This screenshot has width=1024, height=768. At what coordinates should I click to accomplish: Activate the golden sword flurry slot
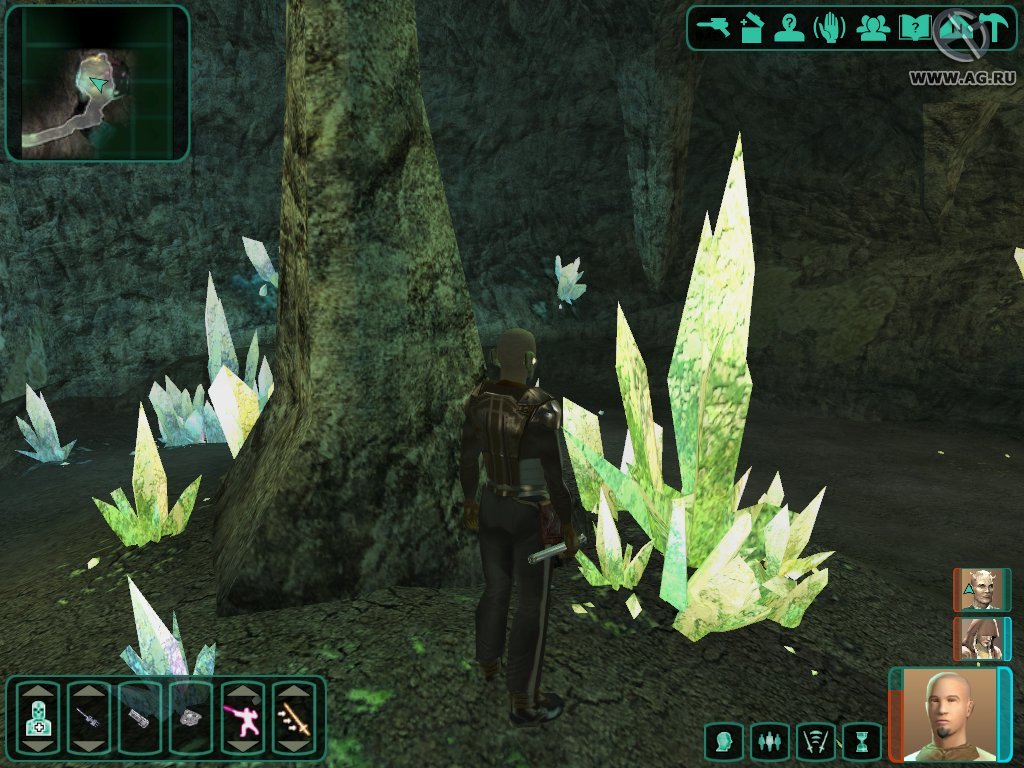pyautogui.click(x=294, y=718)
